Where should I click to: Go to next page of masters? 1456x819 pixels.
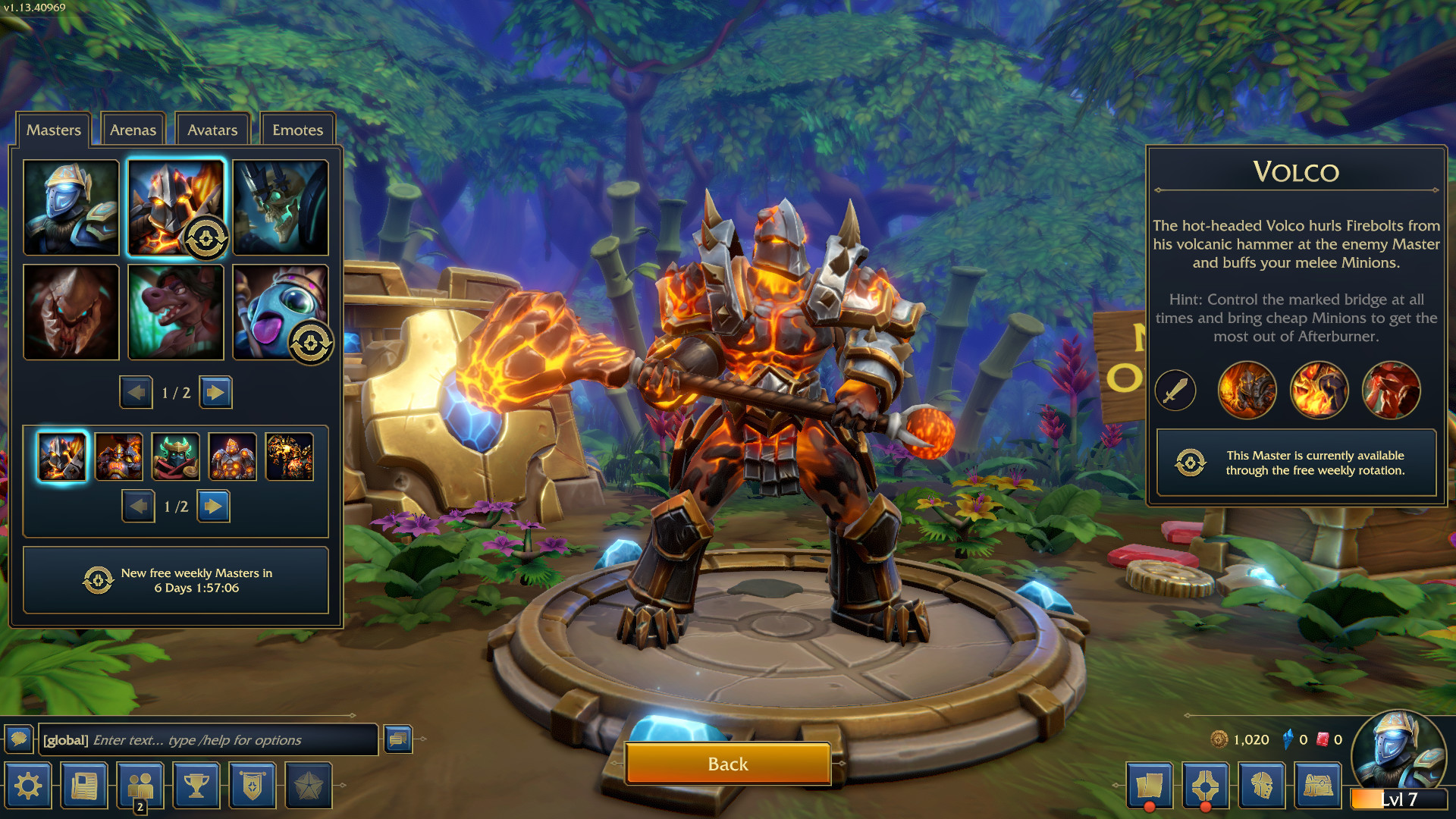click(216, 392)
